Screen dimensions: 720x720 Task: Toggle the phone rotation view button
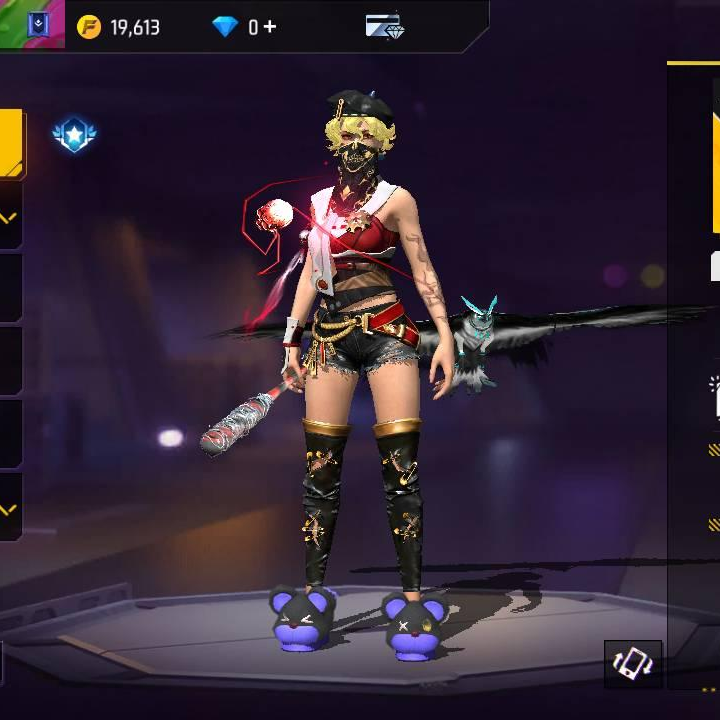[x=633, y=664]
